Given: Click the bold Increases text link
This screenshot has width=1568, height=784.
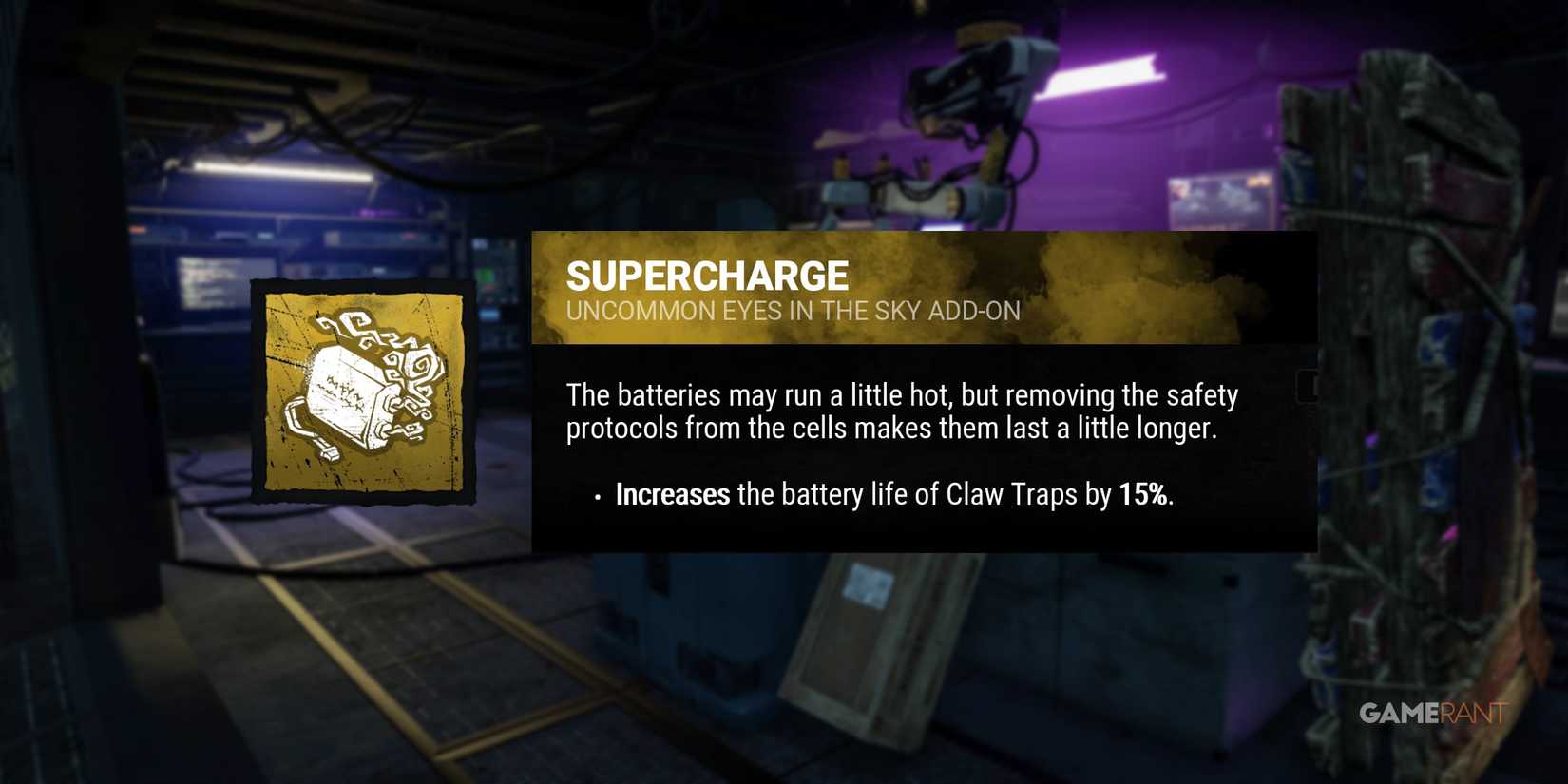Looking at the screenshot, I should pyautogui.click(x=673, y=494).
